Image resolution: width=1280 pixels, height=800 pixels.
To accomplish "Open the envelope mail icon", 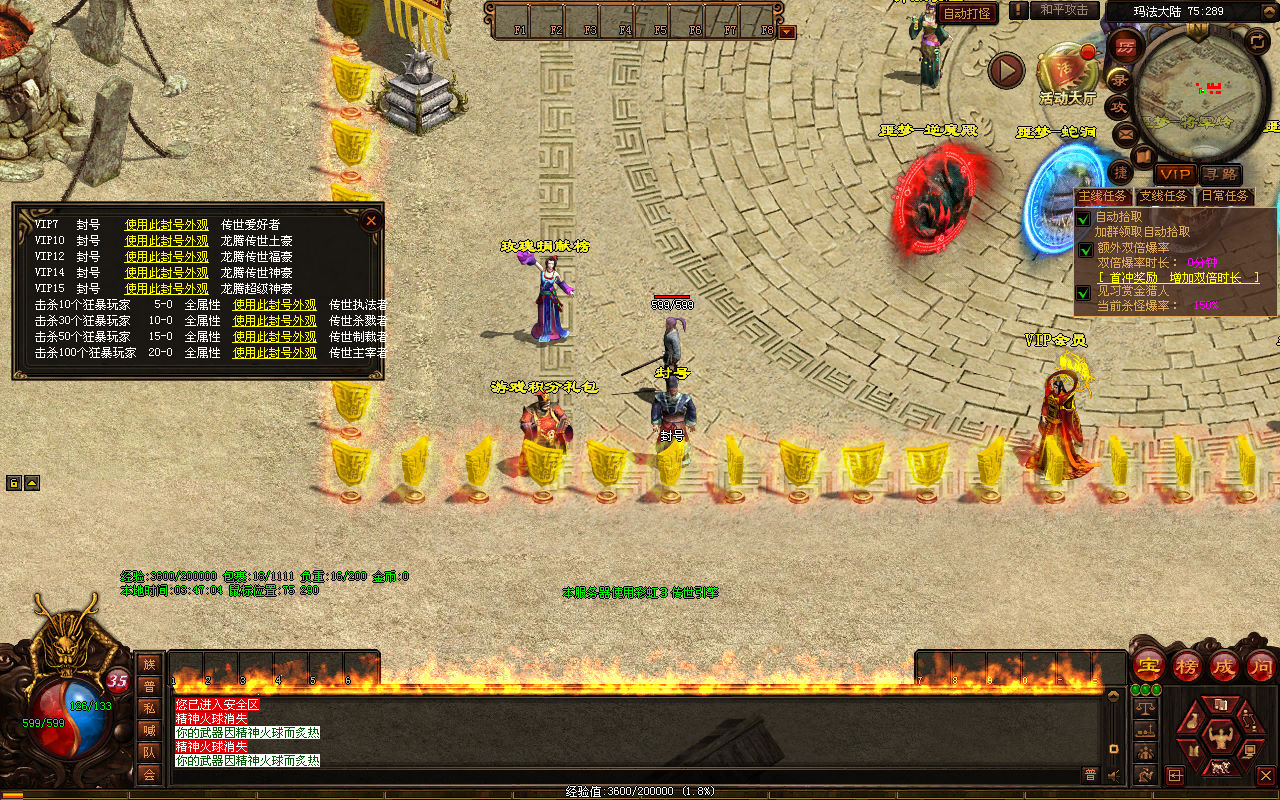I will pos(1125,134).
